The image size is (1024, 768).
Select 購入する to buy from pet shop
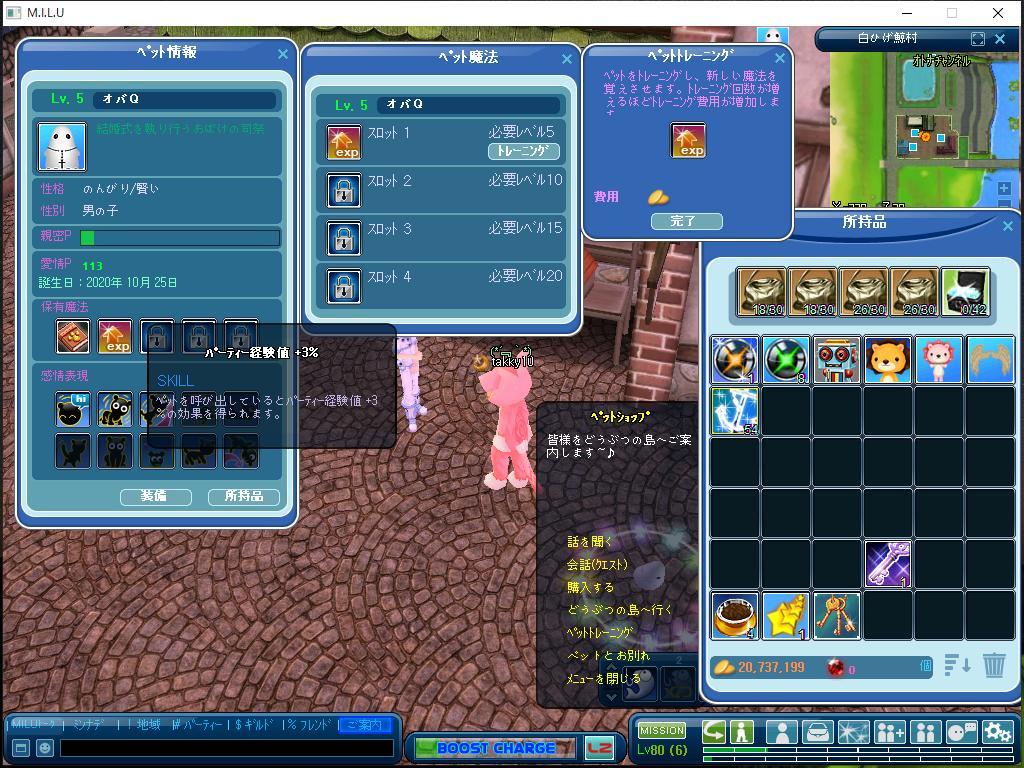click(591, 588)
